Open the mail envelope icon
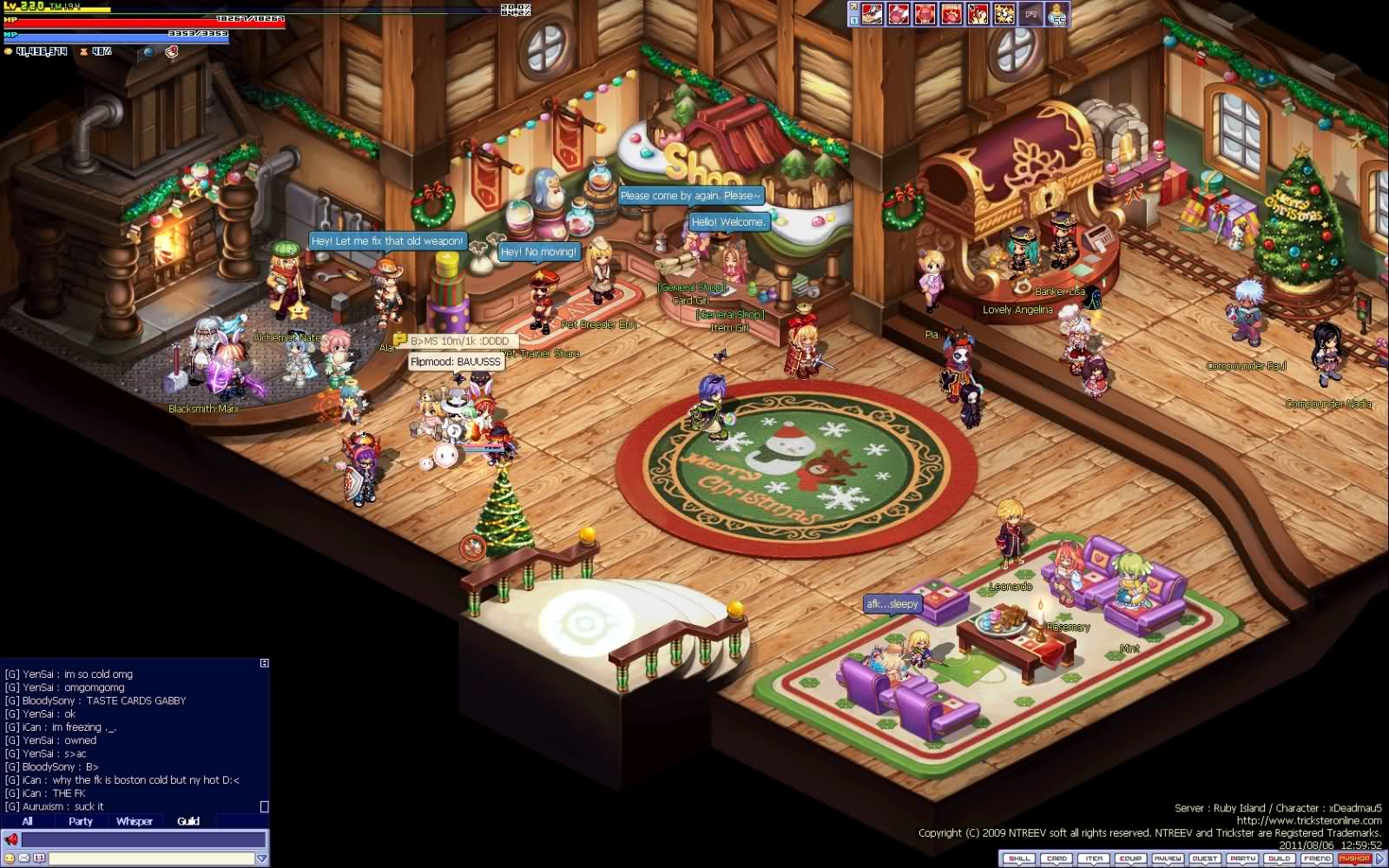This screenshot has width=1389, height=868. [24, 858]
